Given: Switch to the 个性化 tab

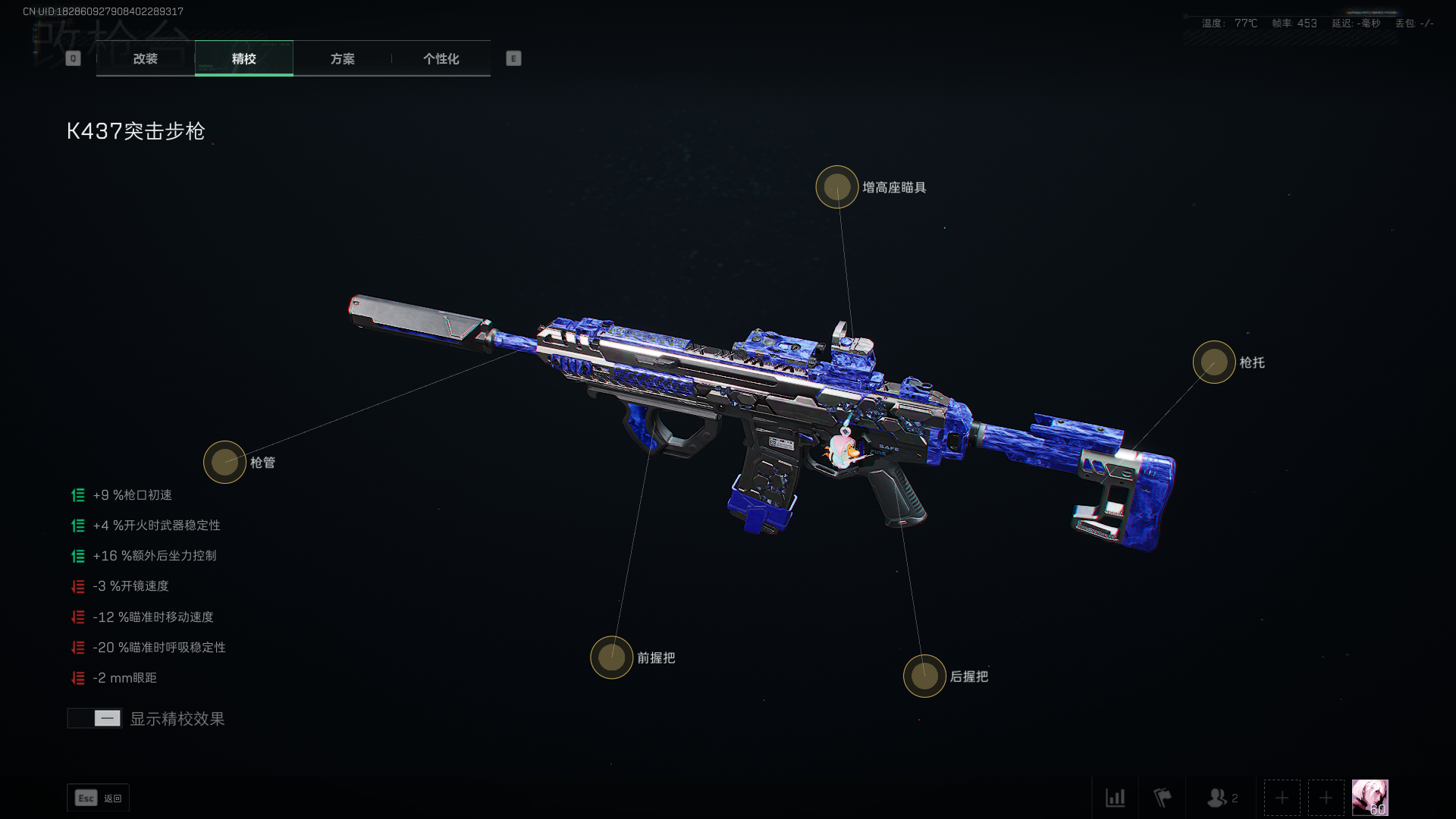Looking at the screenshot, I should click(x=441, y=58).
